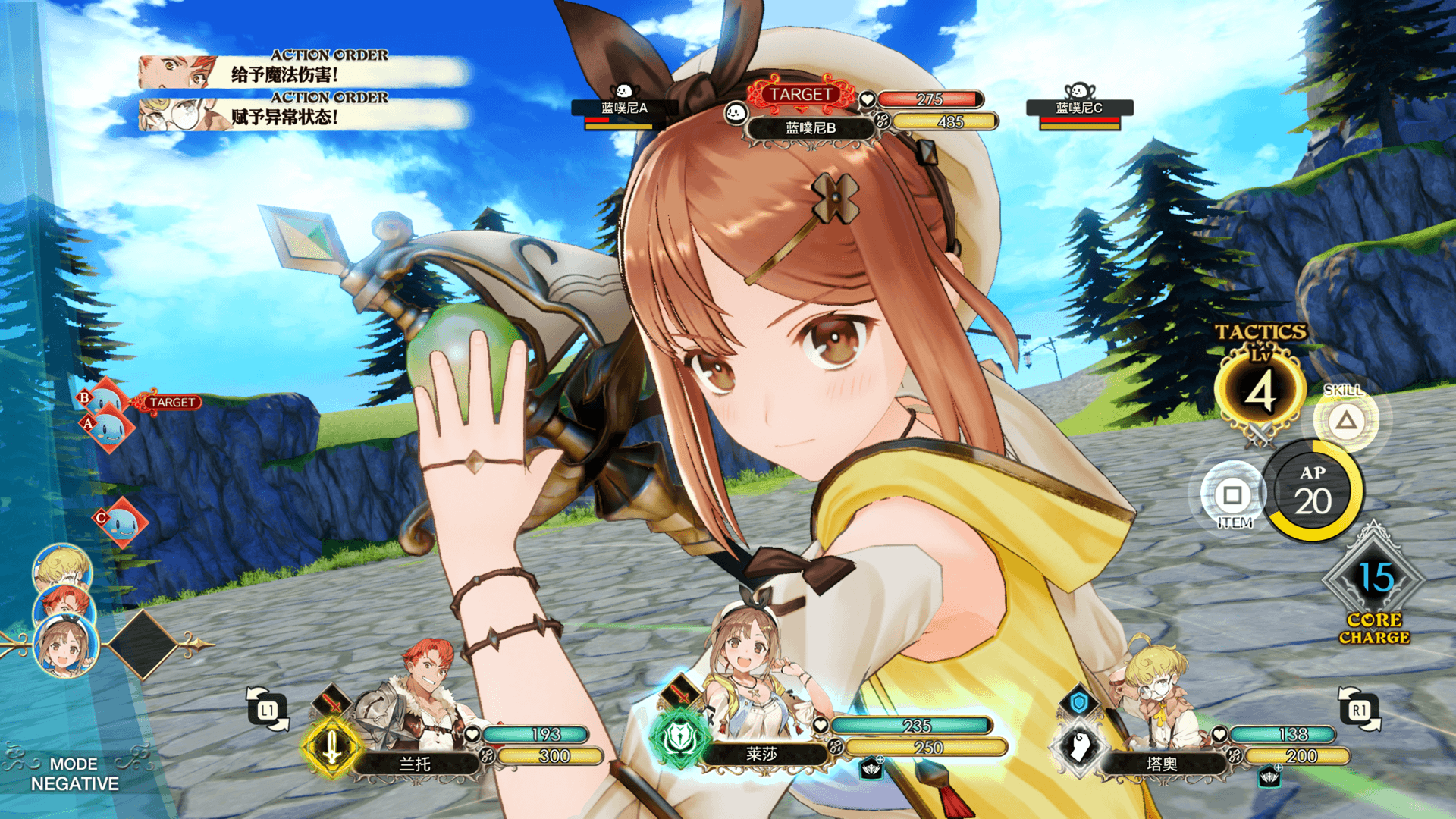Open the Core Charge diamond showing 15
This screenshot has height=819, width=1456.
pyautogui.click(x=1374, y=579)
